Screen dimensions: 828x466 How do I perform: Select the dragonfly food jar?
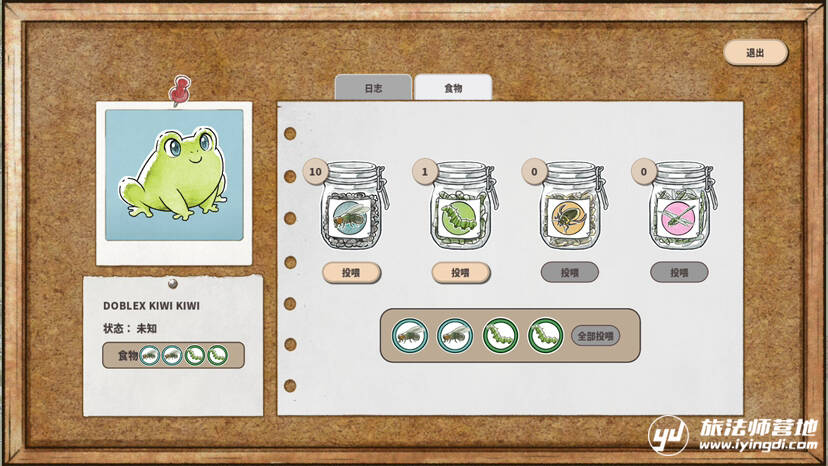(x=680, y=212)
